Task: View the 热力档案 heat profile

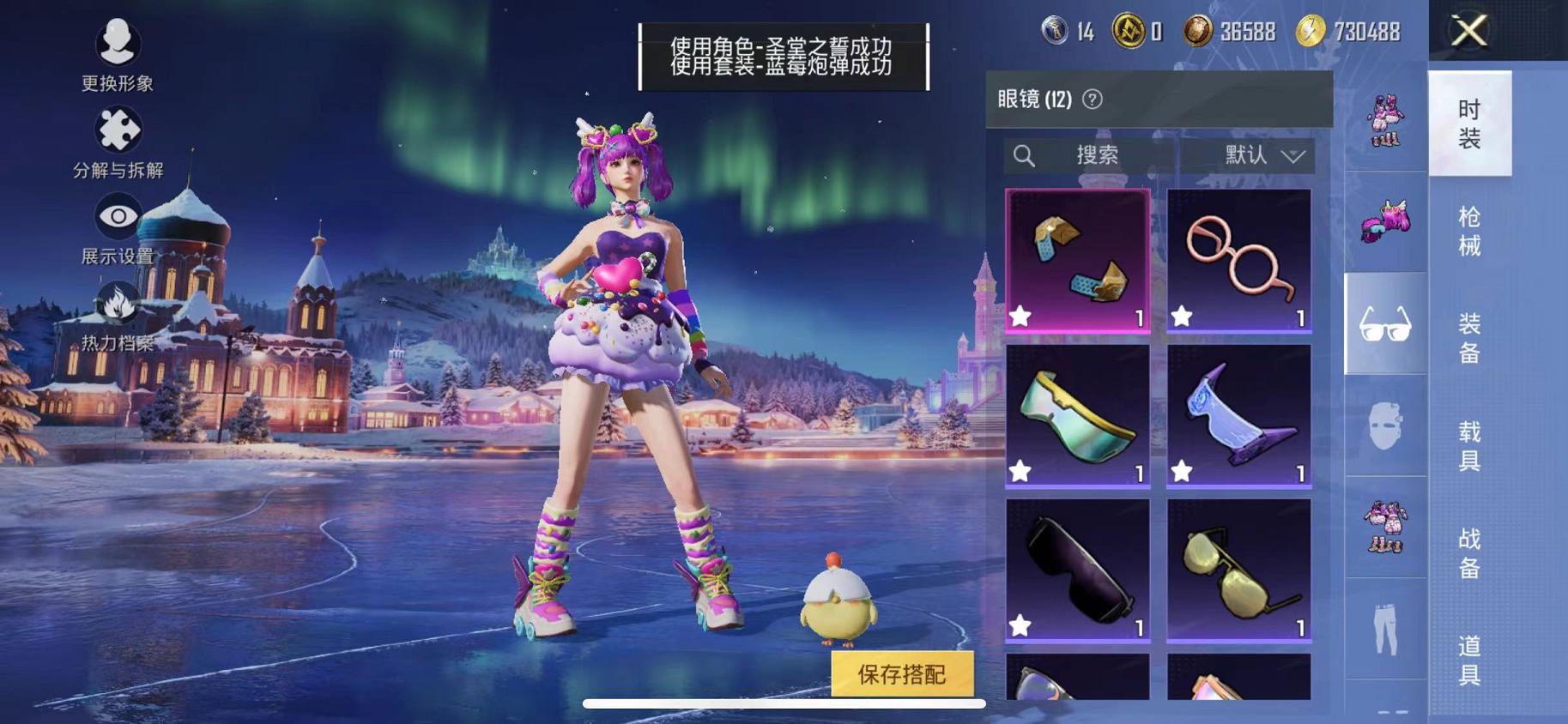Action: pyautogui.click(x=116, y=302)
